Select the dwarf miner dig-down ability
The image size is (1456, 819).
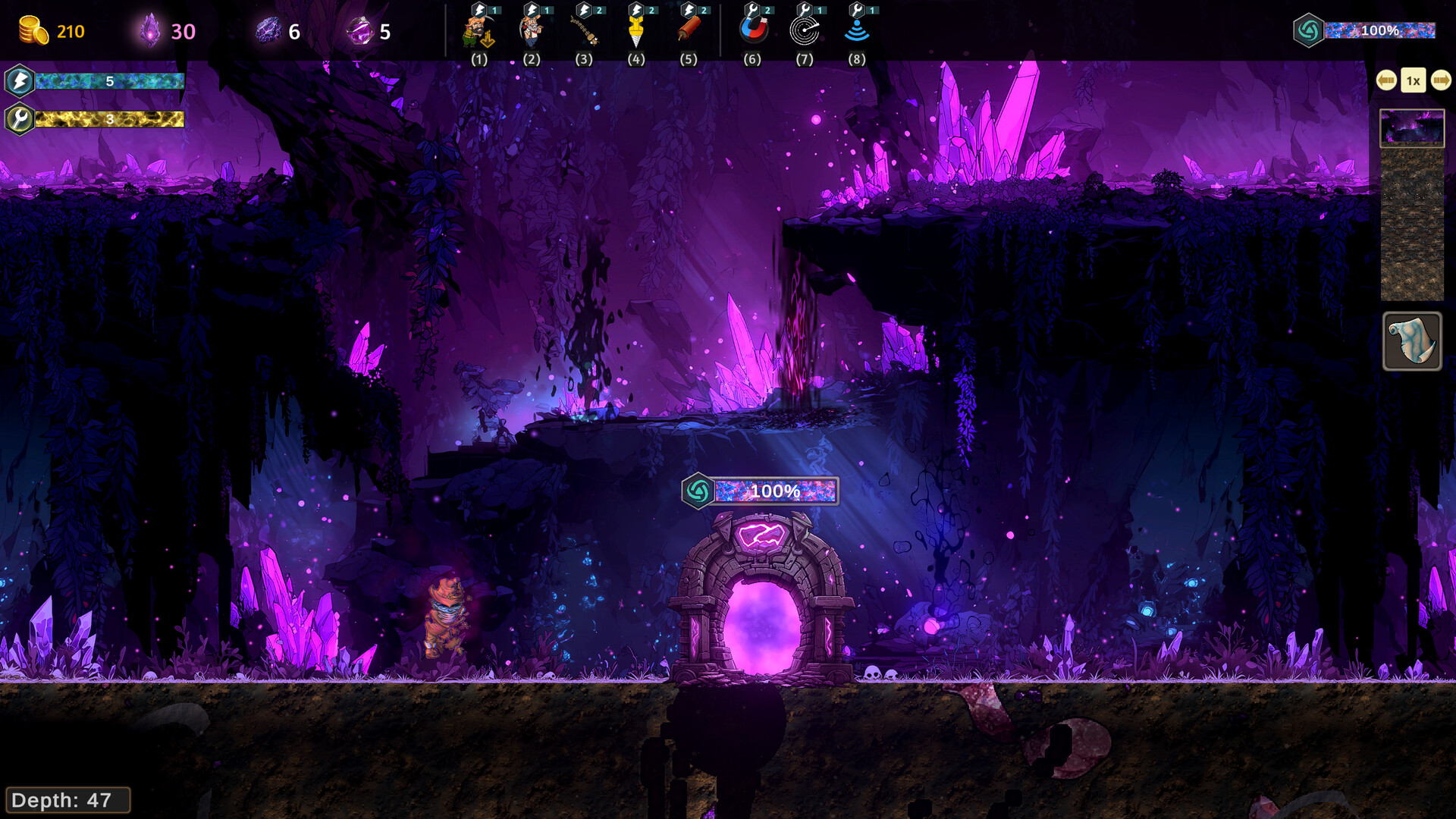(x=479, y=31)
